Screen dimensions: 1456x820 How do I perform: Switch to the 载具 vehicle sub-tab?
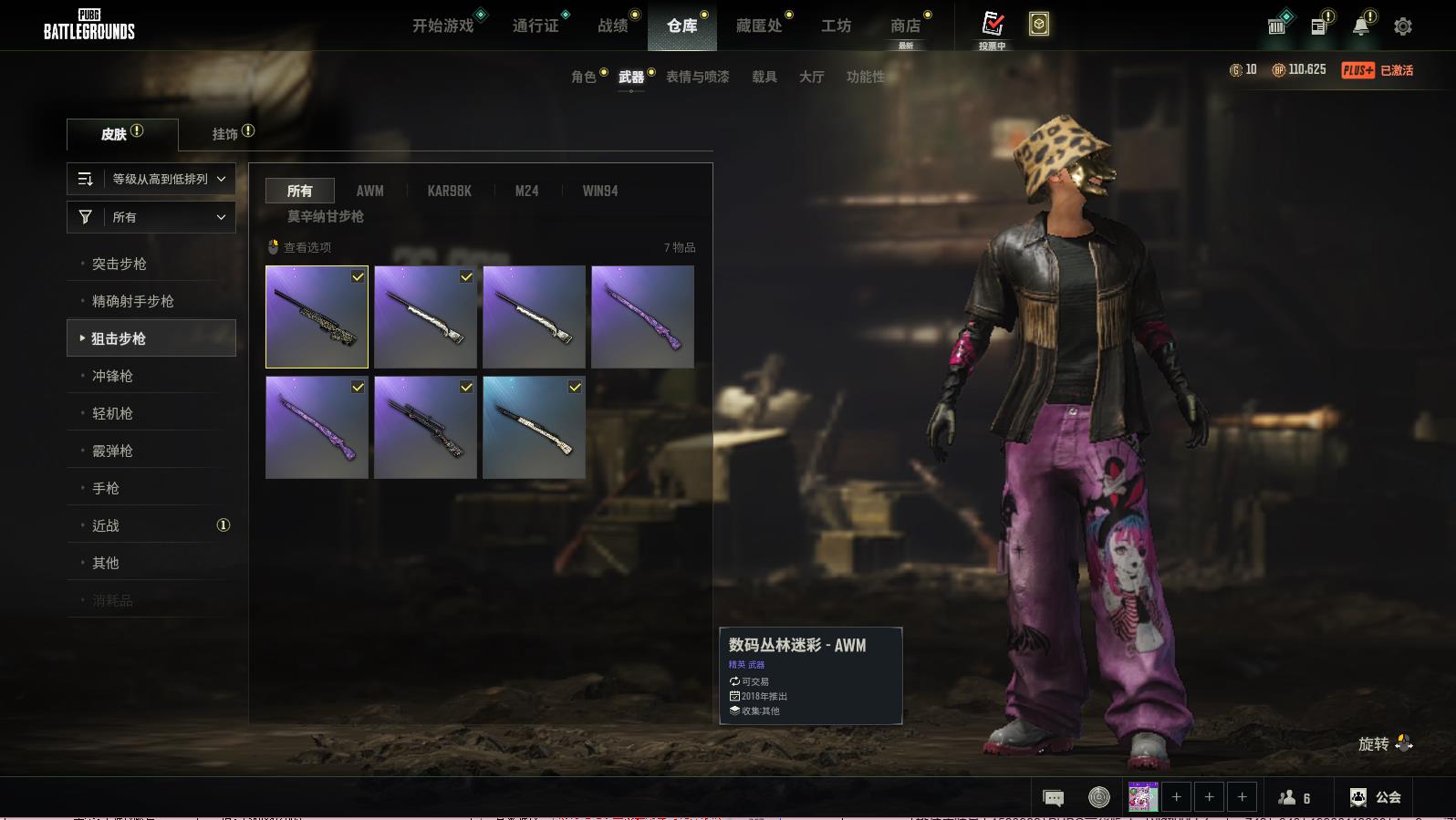[764, 77]
